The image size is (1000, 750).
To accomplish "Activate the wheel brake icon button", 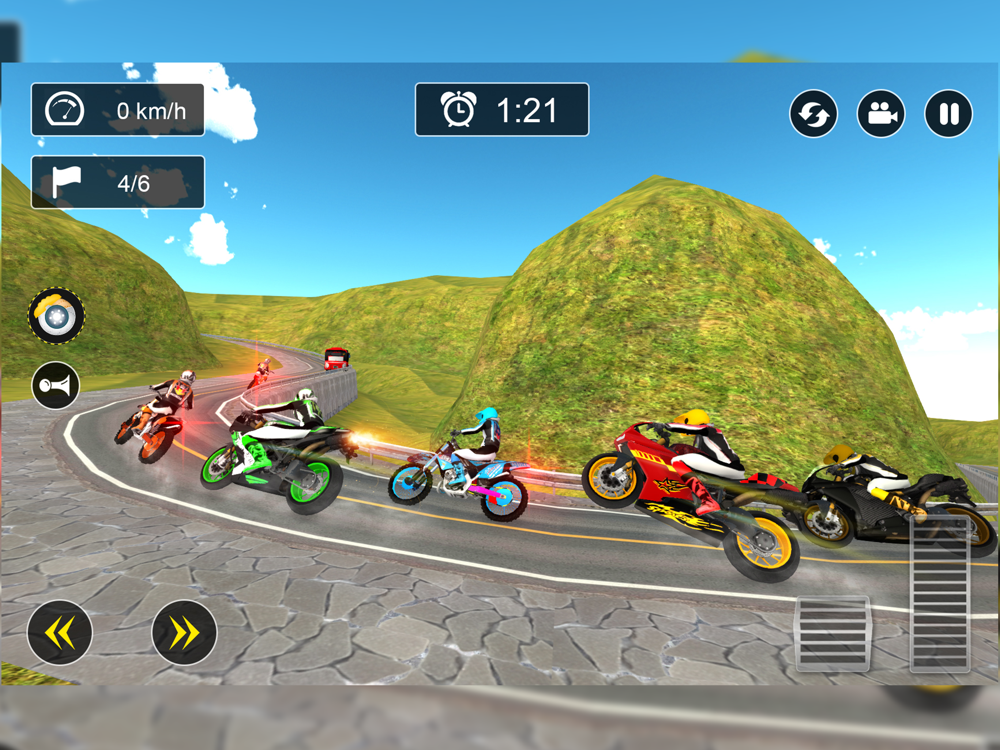I will tap(56, 316).
